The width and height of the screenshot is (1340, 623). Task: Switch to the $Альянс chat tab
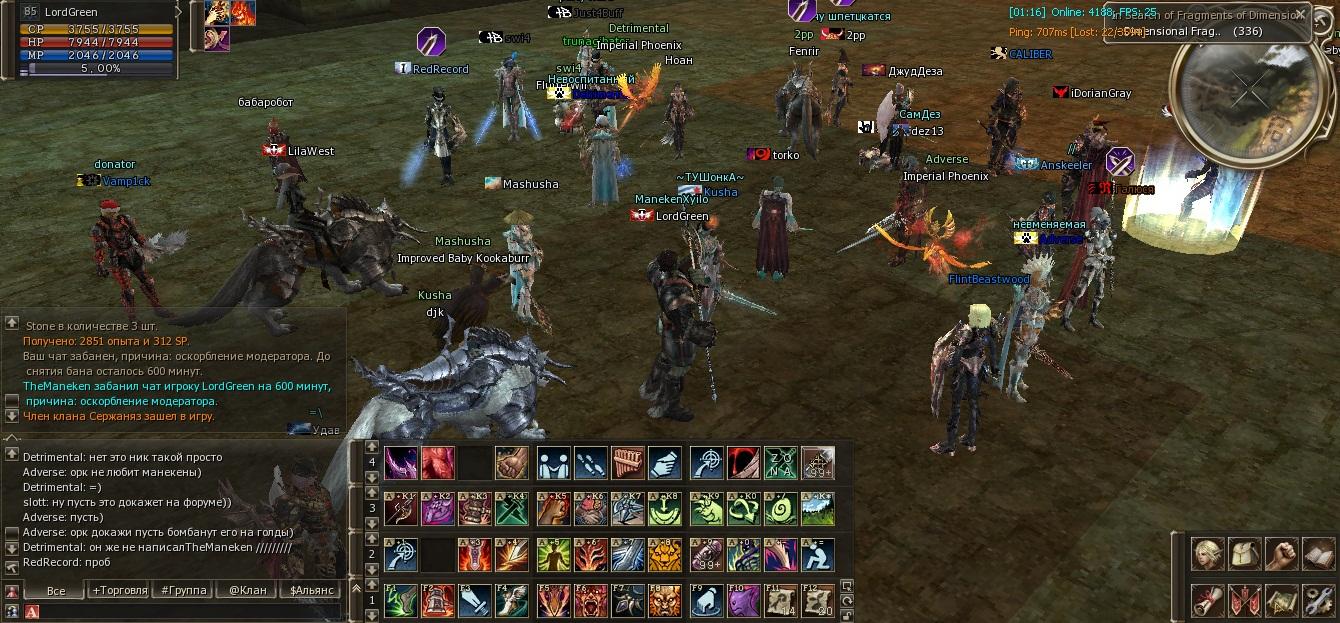311,590
